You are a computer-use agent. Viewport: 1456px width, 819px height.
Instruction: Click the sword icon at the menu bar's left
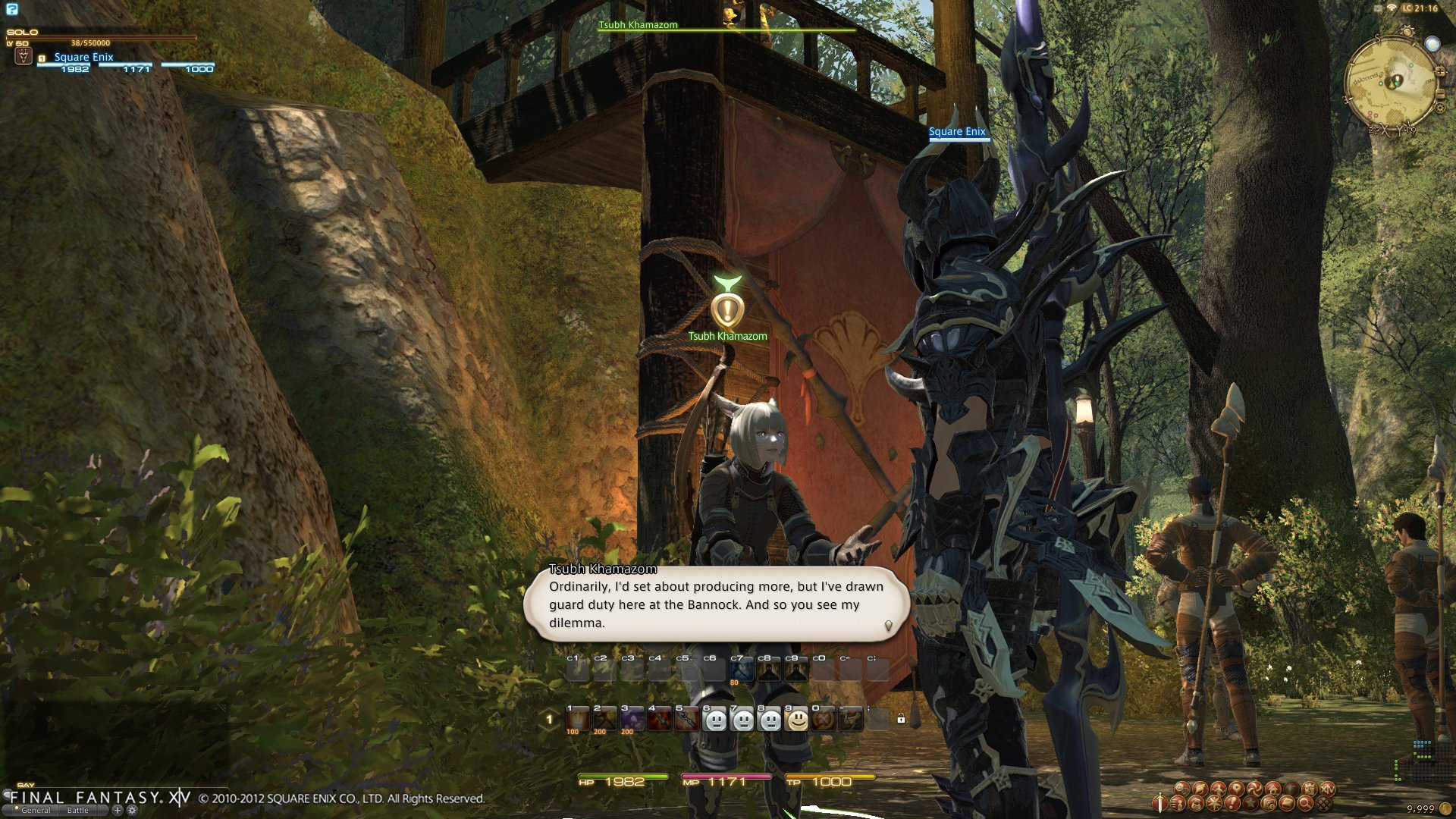pos(1159,803)
